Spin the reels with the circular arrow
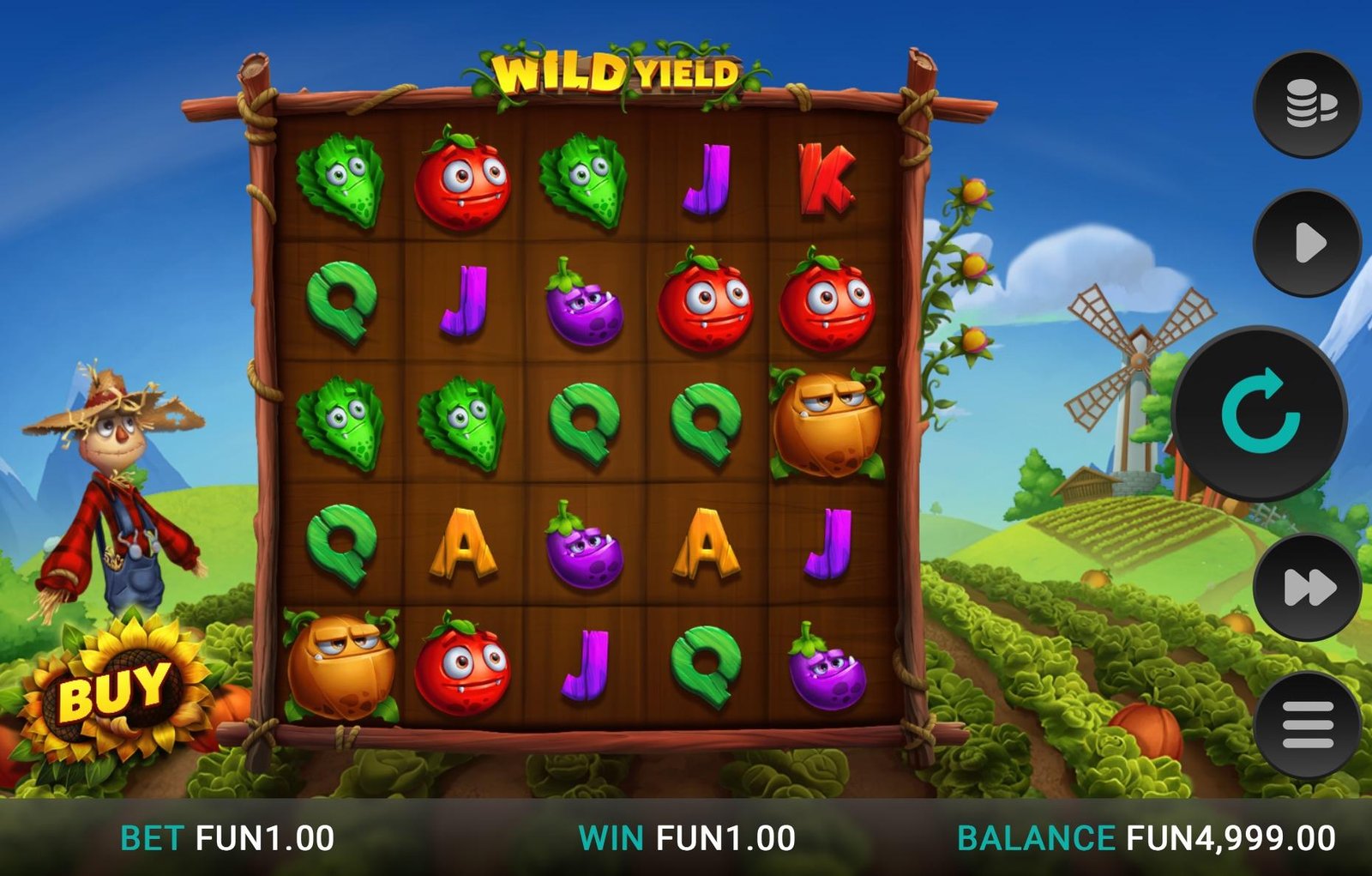This screenshot has height=876, width=1372. 1260,414
